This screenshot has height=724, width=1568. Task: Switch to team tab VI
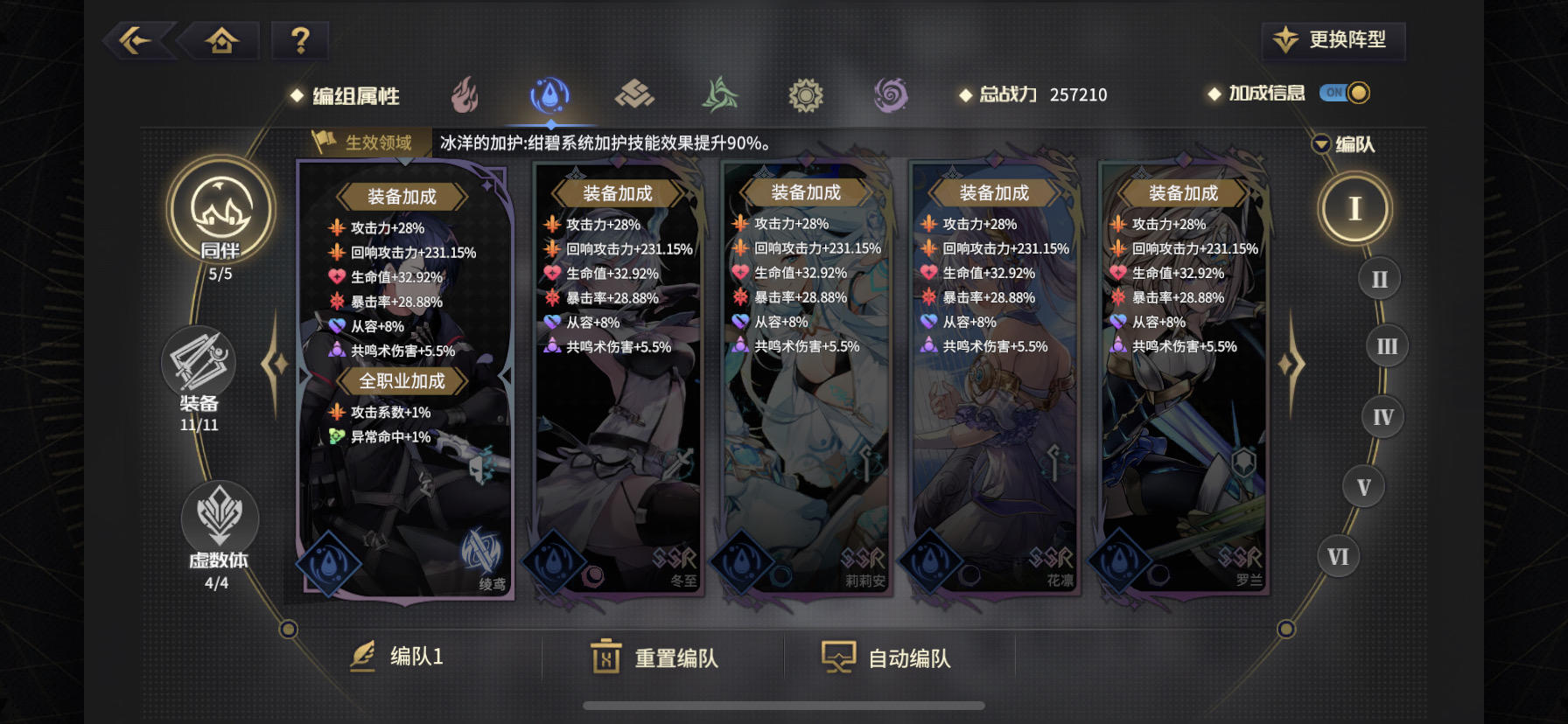point(1336,554)
